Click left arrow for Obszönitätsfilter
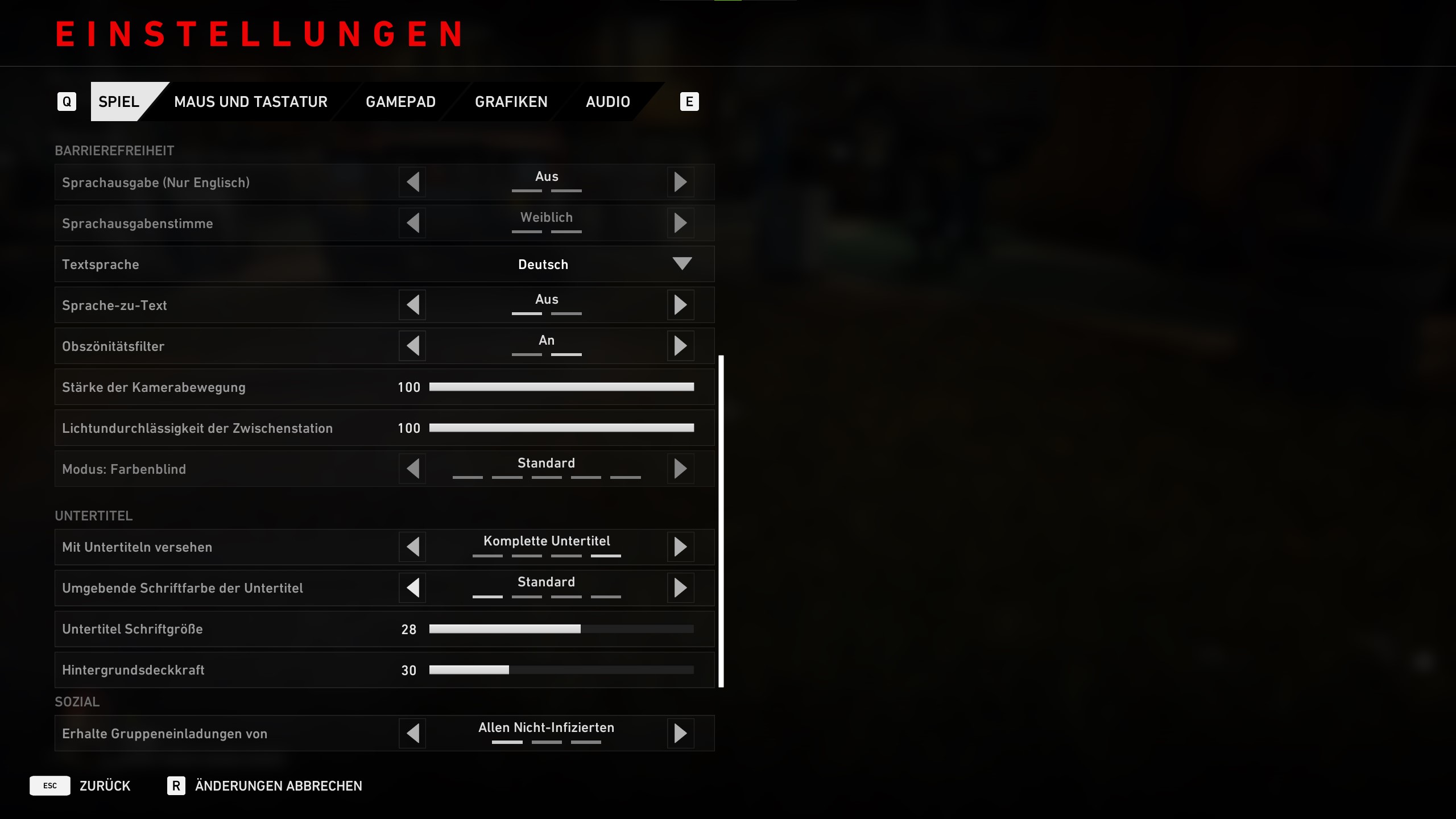The width and height of the screenshot is (1456, 819). pyautogui.click(x=413, y=346)
